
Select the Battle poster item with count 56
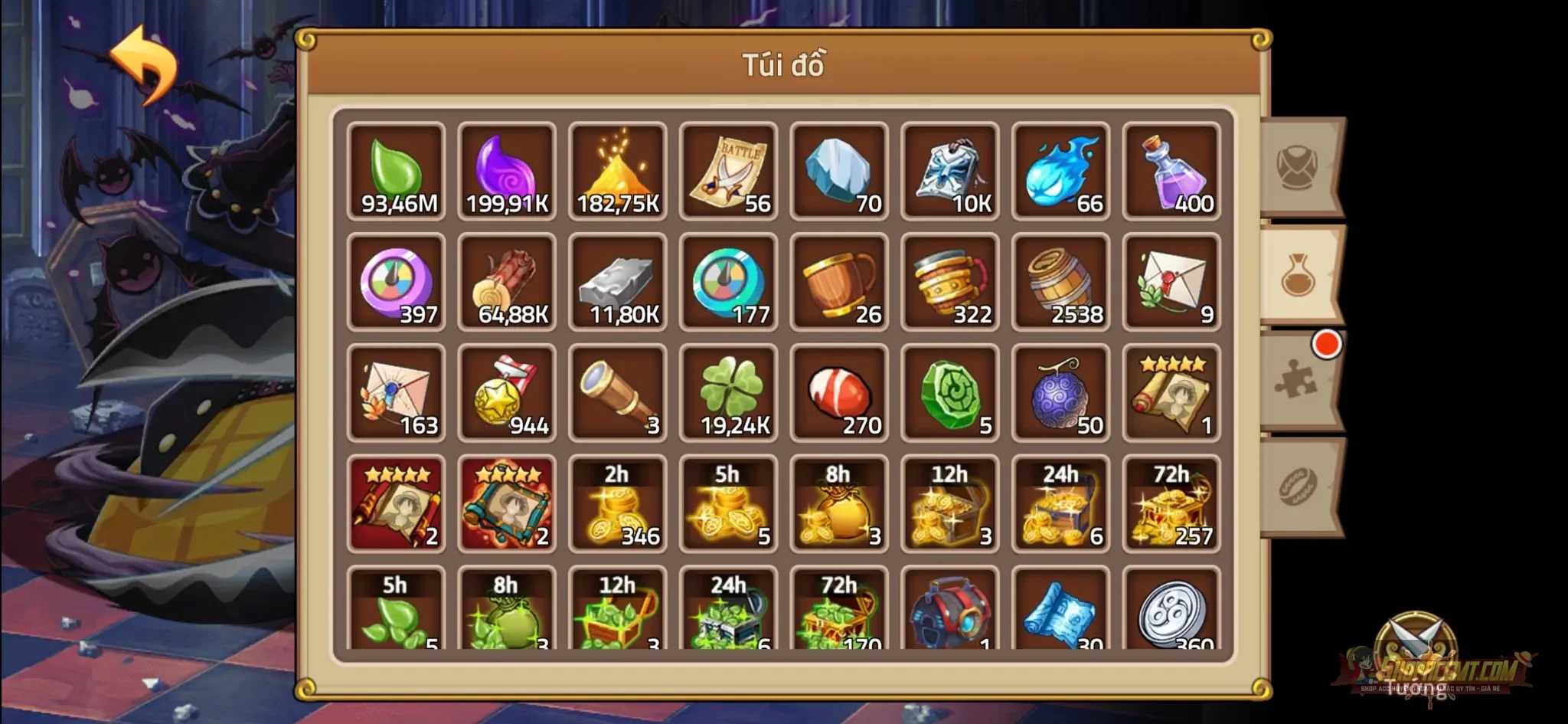coord(728,170)
